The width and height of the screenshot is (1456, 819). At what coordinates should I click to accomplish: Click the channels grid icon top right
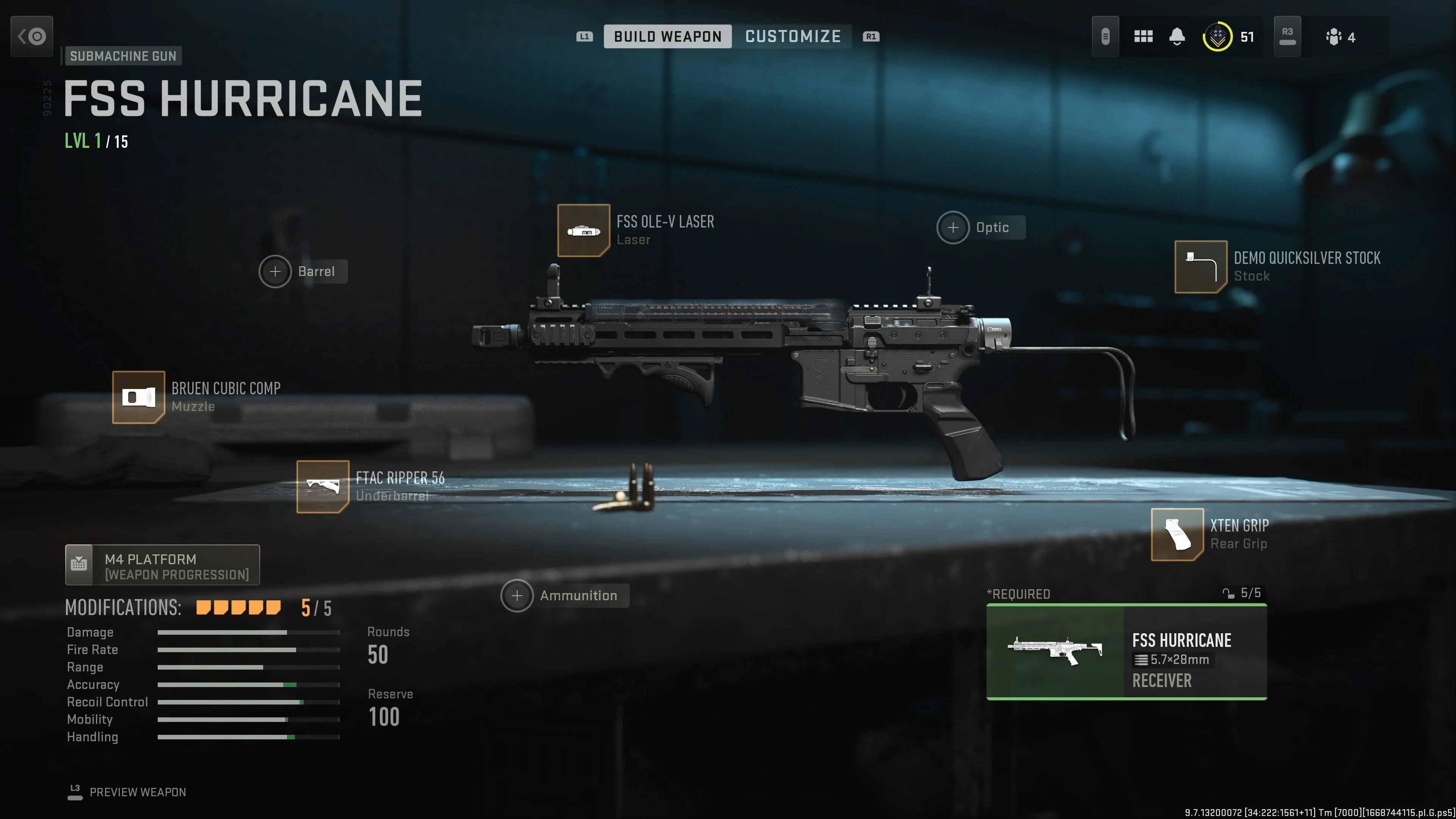pyautogui.click(x=1144, y=36)
